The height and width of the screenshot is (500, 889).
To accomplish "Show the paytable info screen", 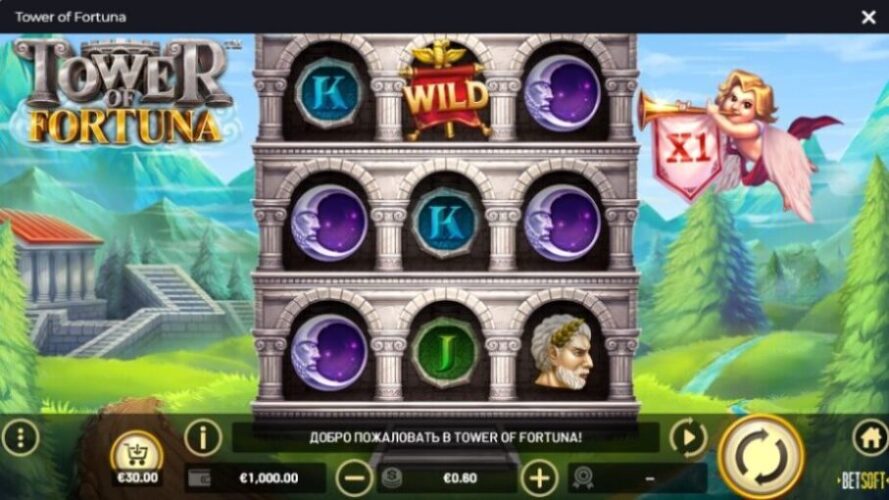I will click(x=203, y=437).
